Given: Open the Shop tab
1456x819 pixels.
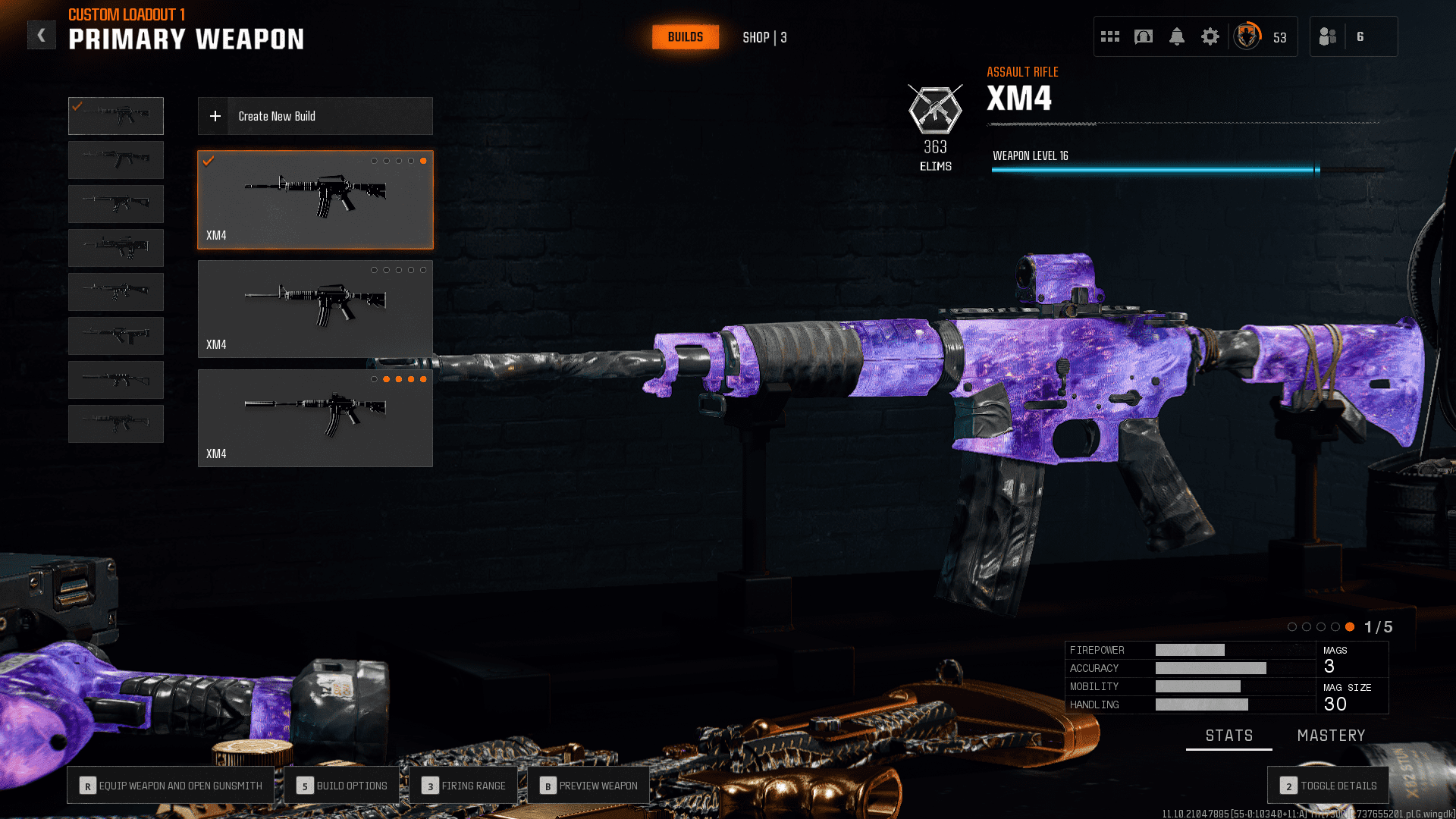Looking at the screenshot, I should click(x=764, y=37).
